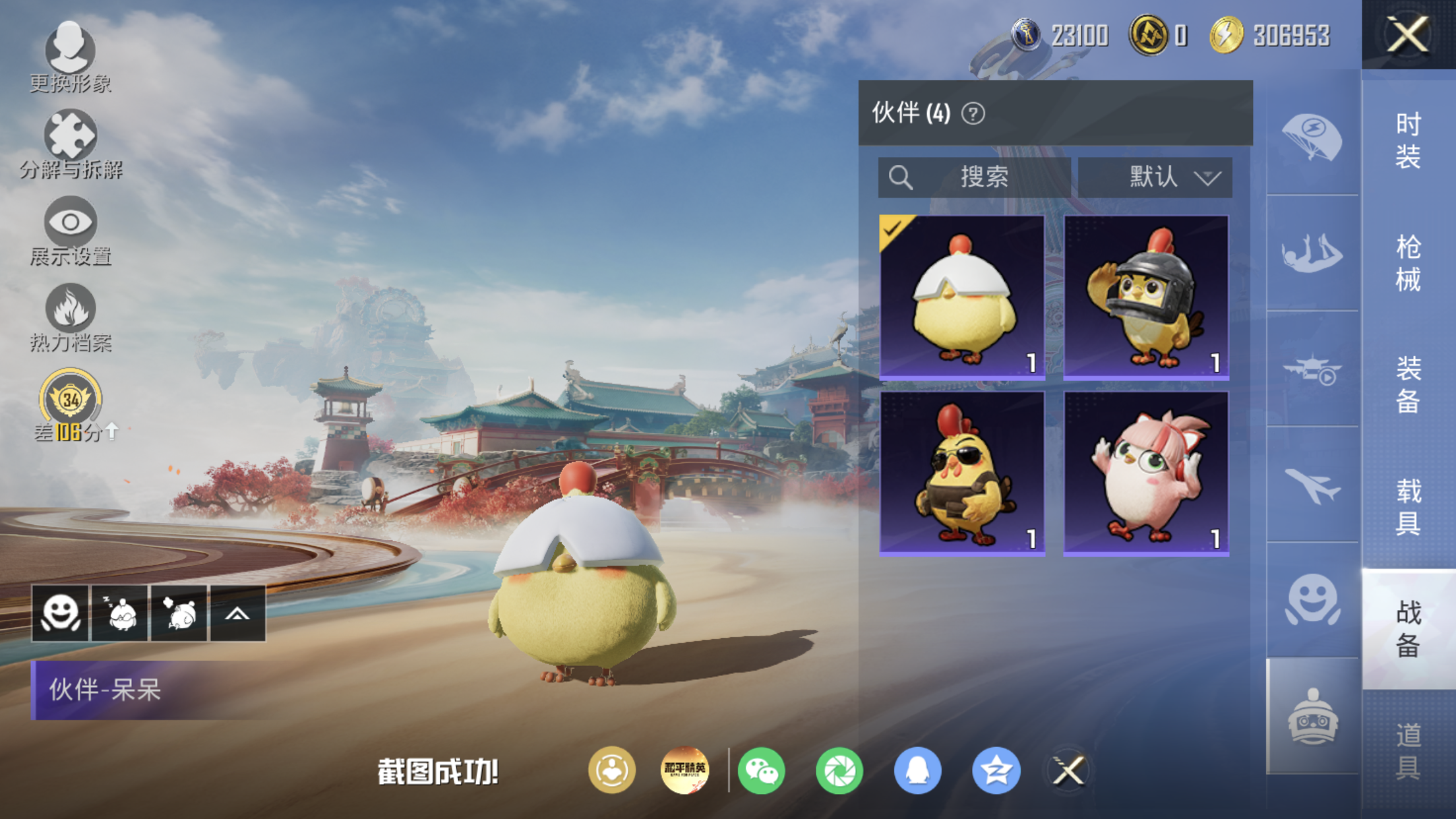The width and height of the screenshot is (1456, 819).
Task: Share screenshot via QQ penguin icon
Action: pos(917,770)
